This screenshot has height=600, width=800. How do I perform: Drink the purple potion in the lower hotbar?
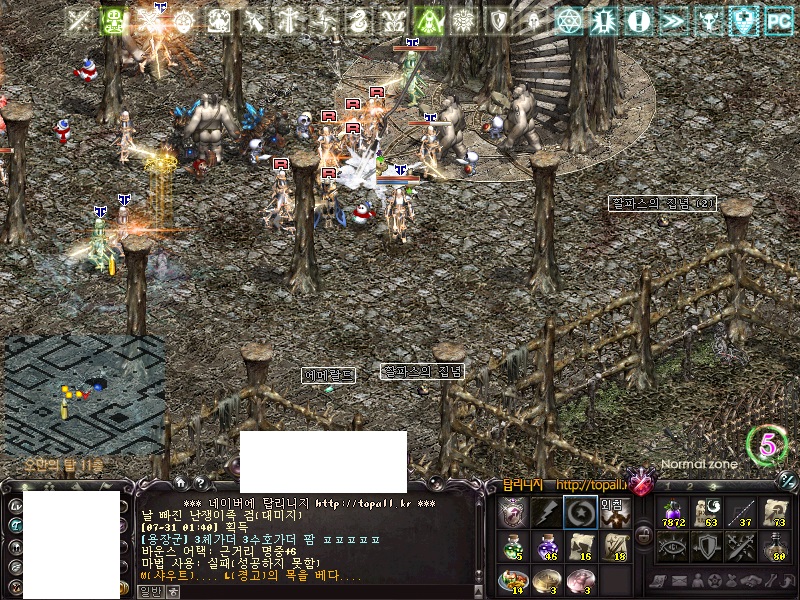coord(546,546)
